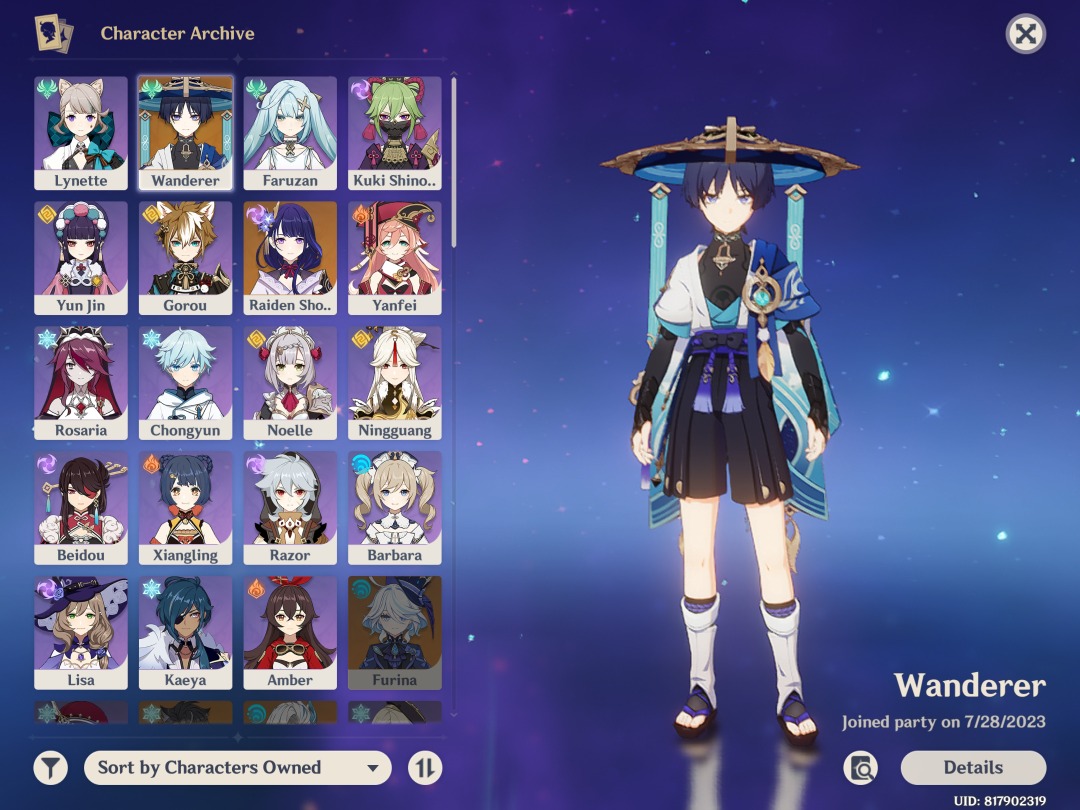Click the magnifier preview icon beside Details

click(860, 768)
